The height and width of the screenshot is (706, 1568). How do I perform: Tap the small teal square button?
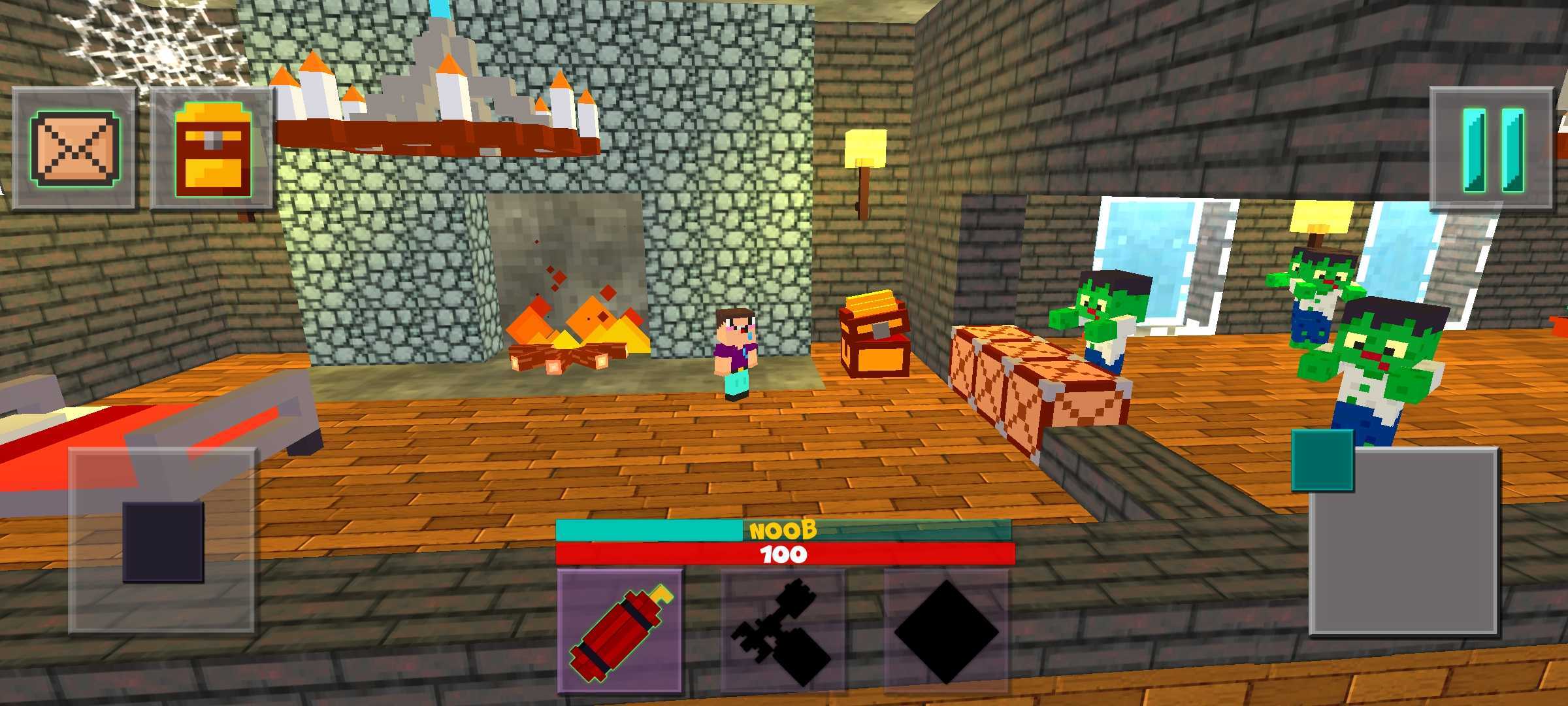1322,460
